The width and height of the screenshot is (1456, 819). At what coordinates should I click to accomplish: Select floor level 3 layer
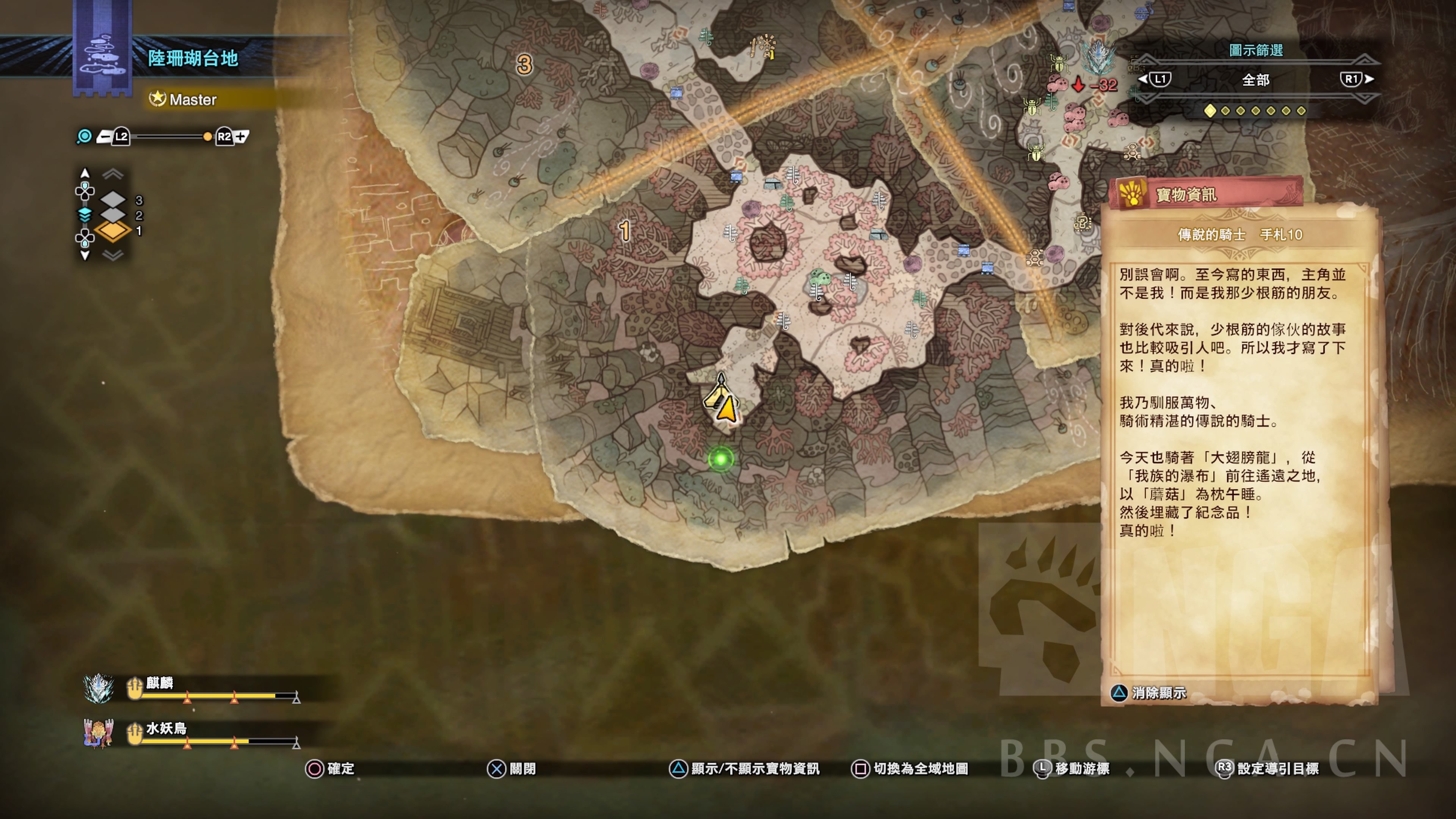coord(113,199)
